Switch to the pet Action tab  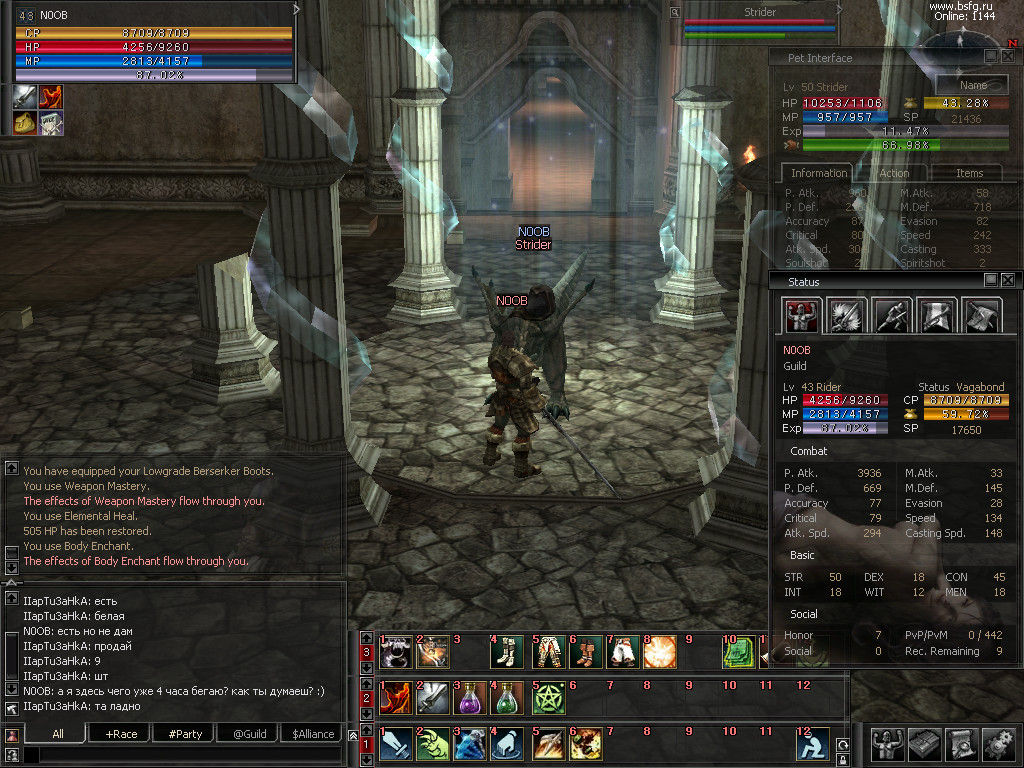click(x=894, y=173)
